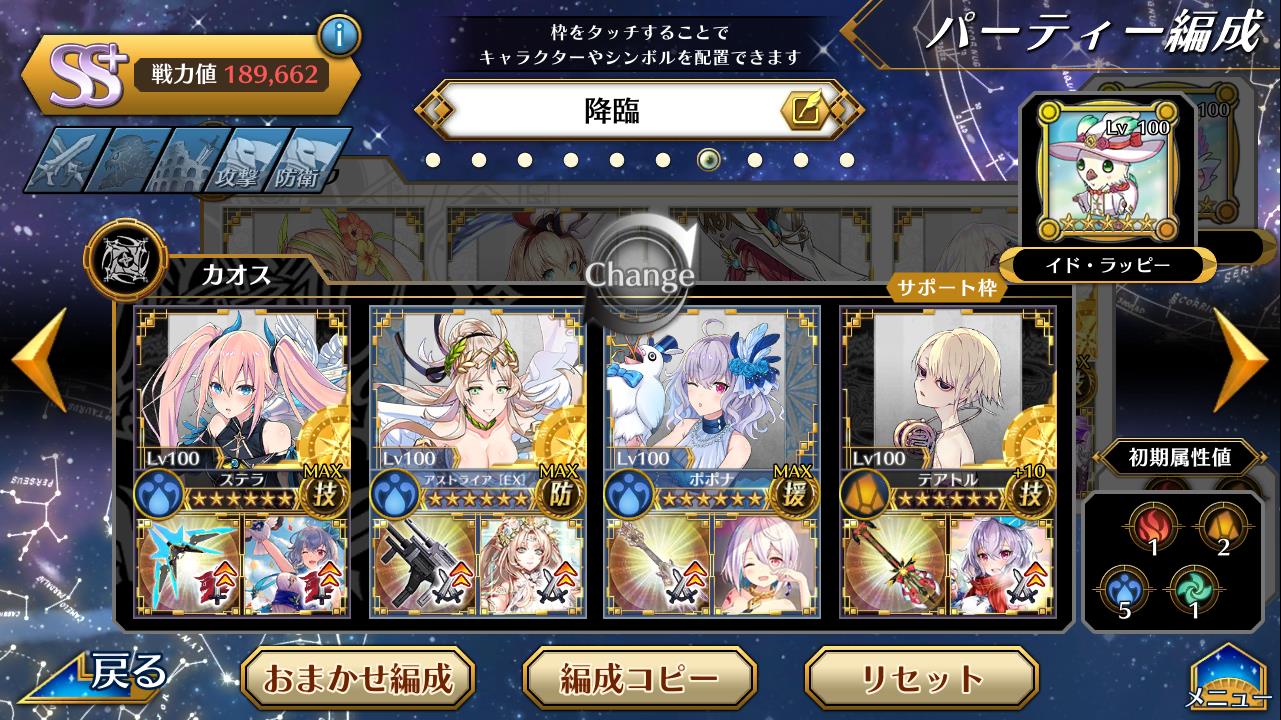Tap おまかせ編成 auto-formation button

[x=357, y=678]
